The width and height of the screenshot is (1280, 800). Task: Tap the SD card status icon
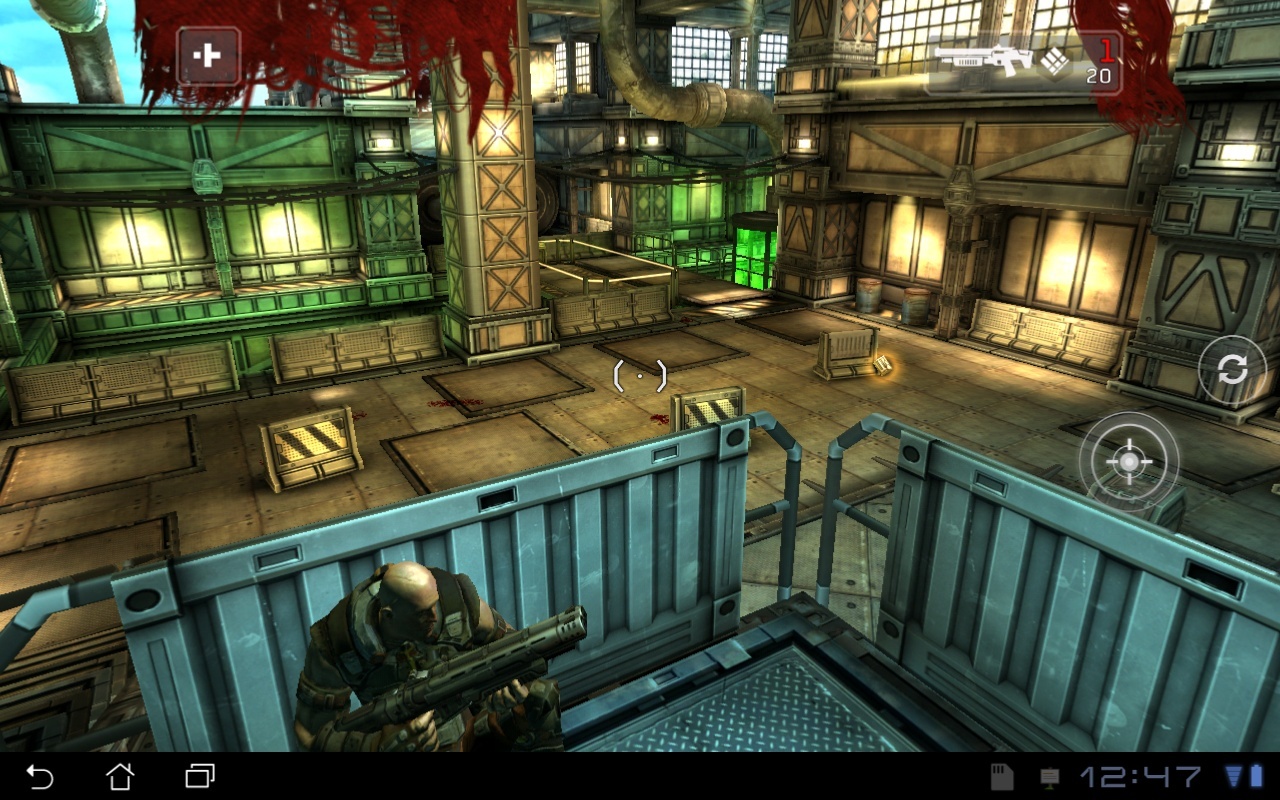[x=1002, y=777]
